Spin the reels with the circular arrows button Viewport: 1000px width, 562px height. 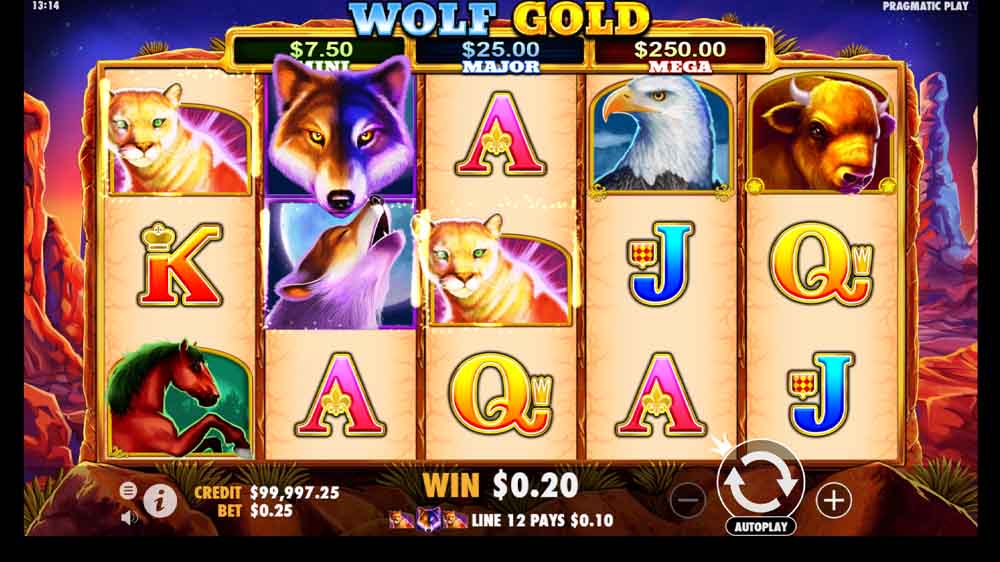tap(760, 481)
